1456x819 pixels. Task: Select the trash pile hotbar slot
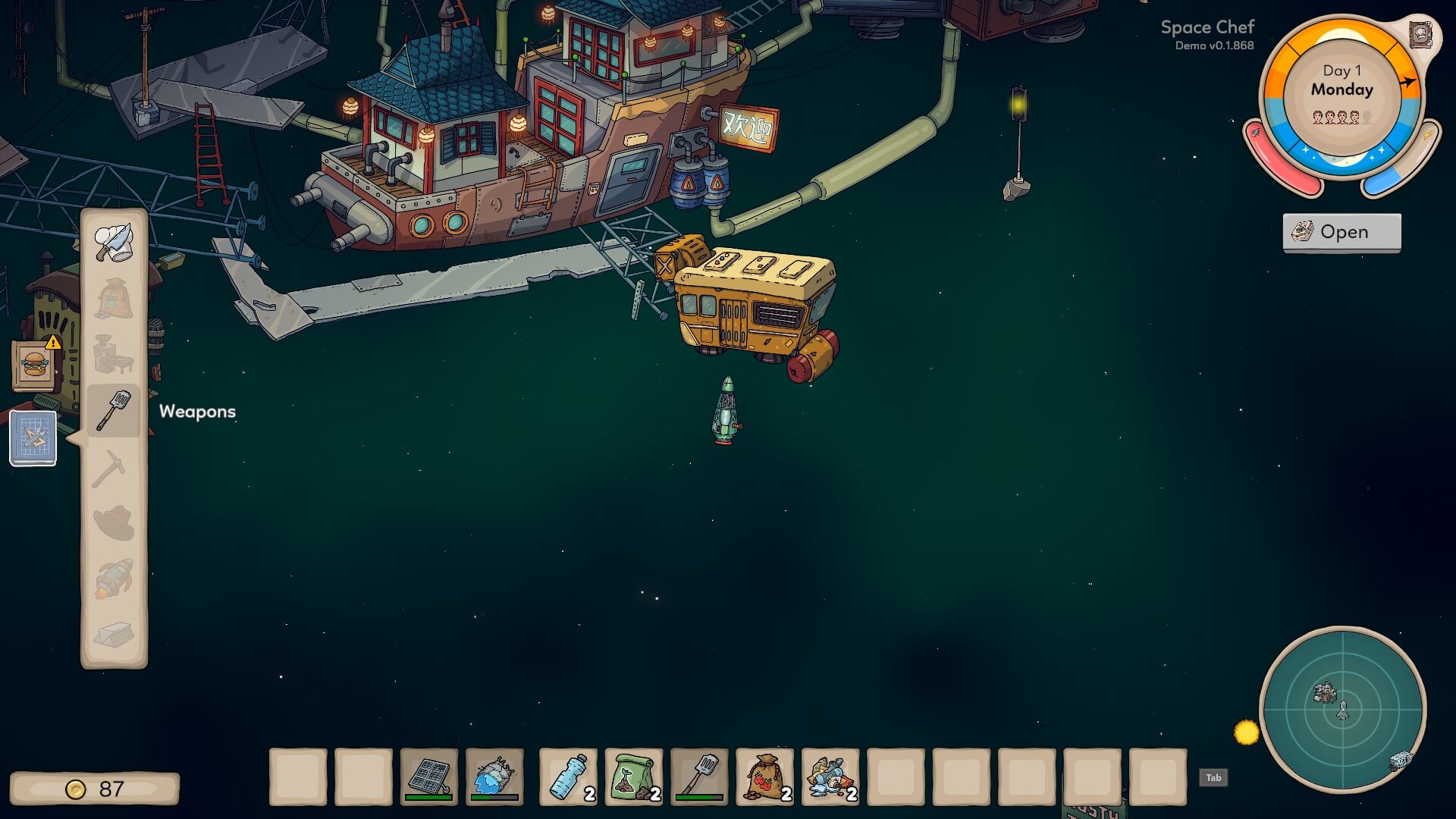point(830,777)
